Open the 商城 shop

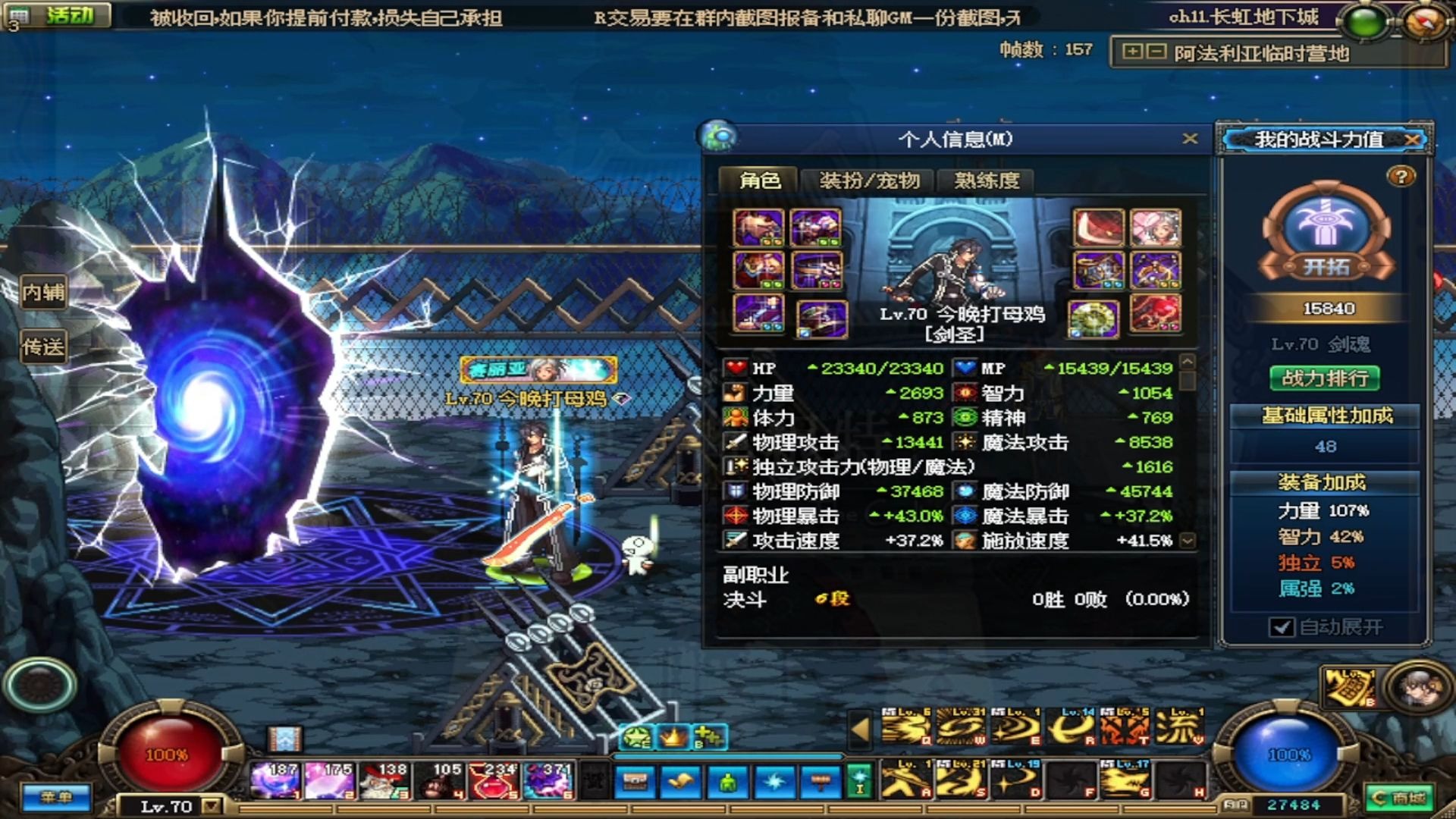click(1400, 798)
